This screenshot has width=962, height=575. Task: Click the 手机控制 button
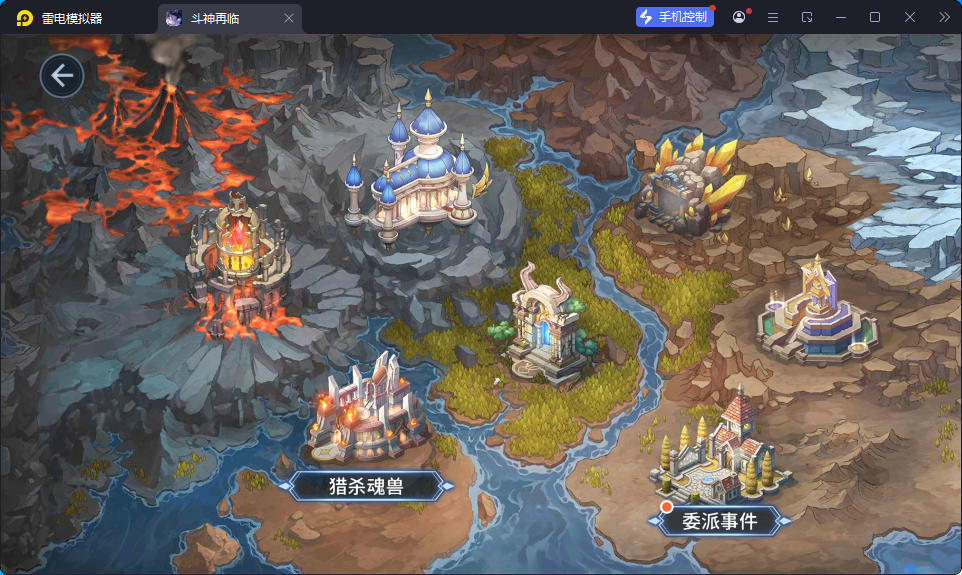point(674,17)
